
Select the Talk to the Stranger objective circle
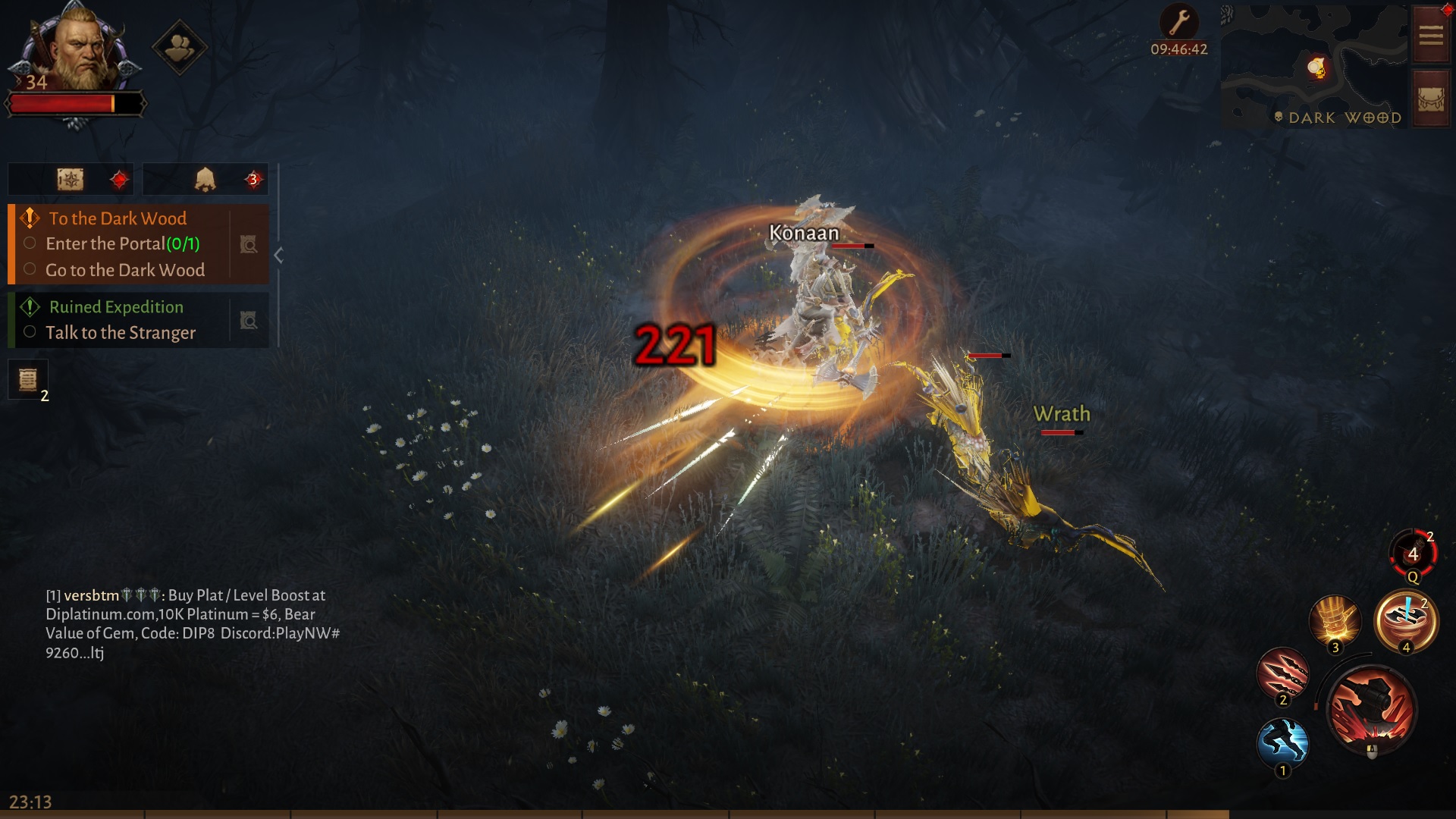point(30,332)
